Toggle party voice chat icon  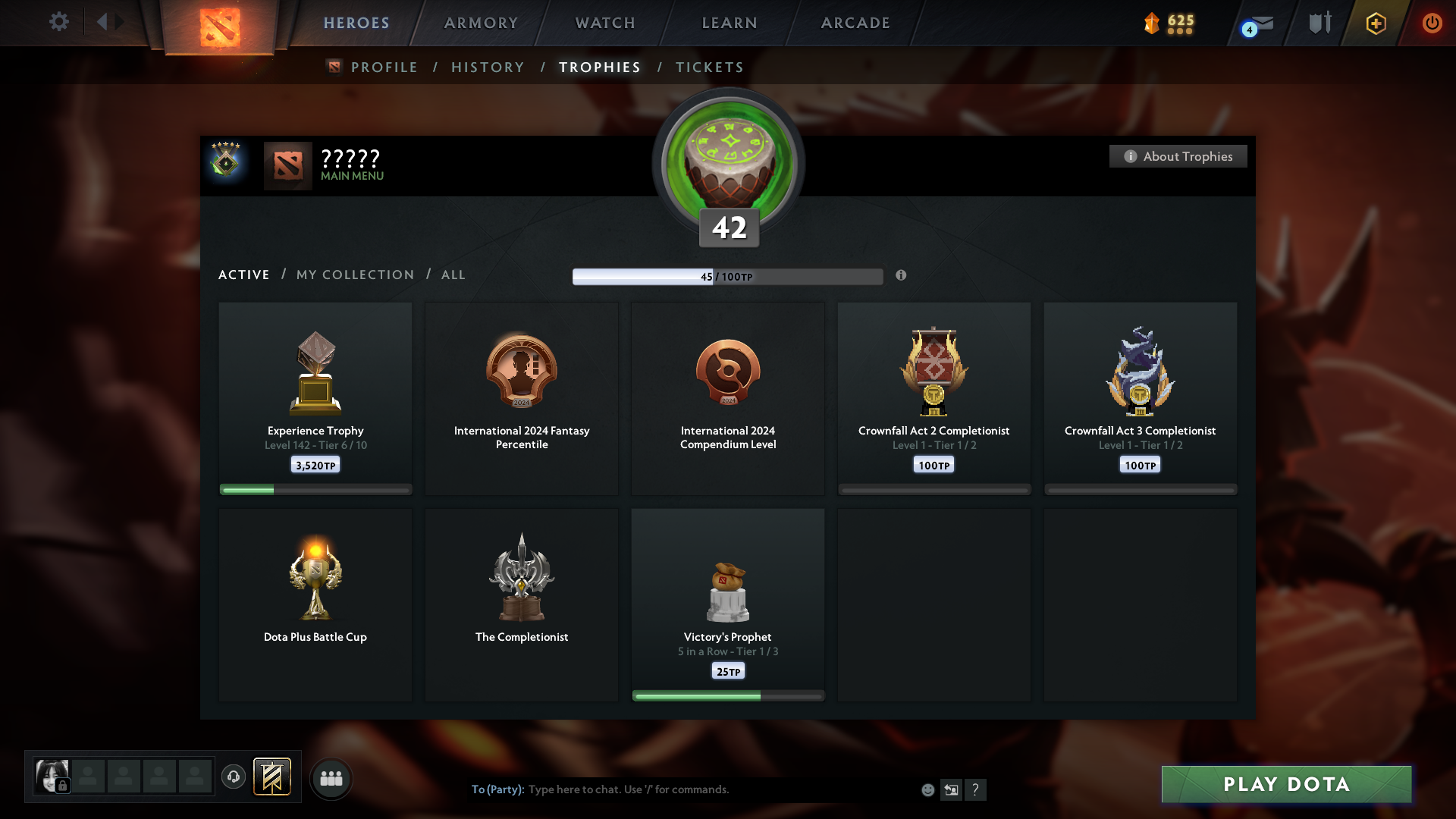point(234,778)
